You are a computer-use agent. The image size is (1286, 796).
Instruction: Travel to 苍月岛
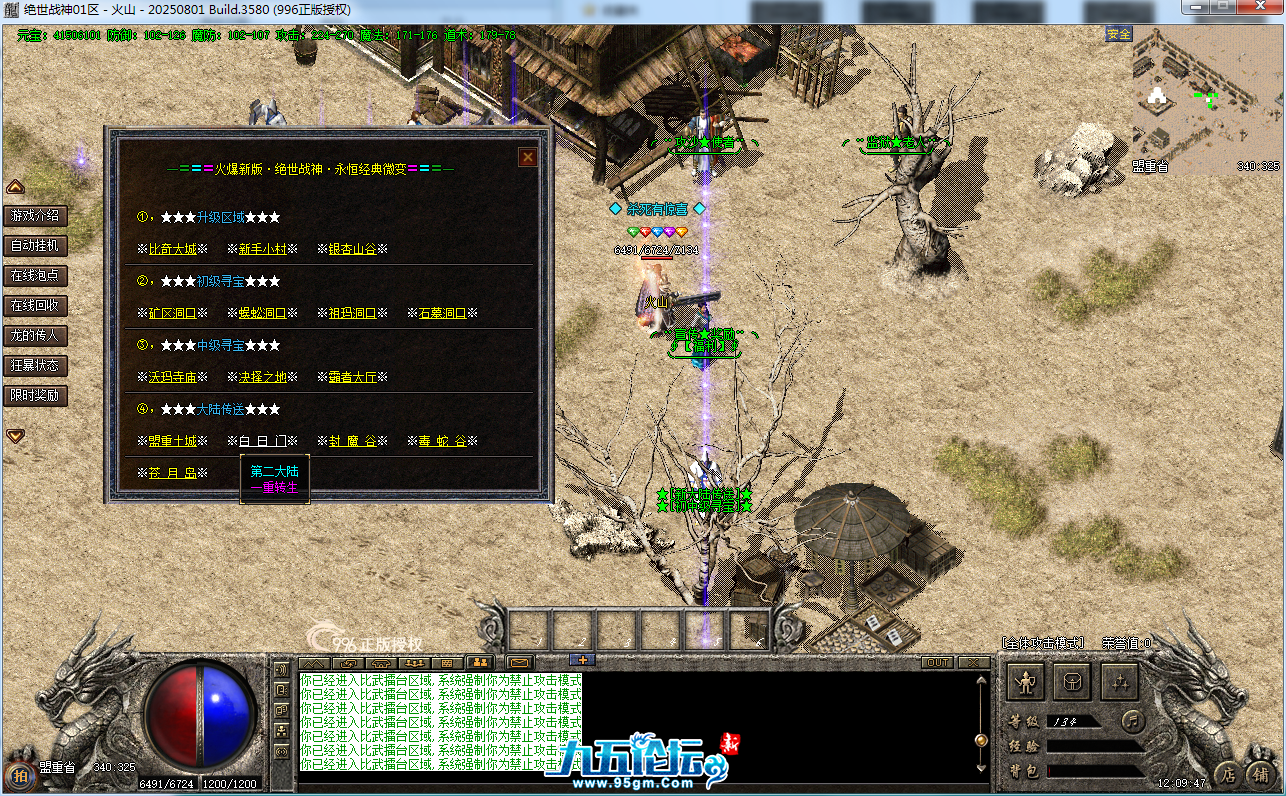pyautogui.click(x=172, y=473)
